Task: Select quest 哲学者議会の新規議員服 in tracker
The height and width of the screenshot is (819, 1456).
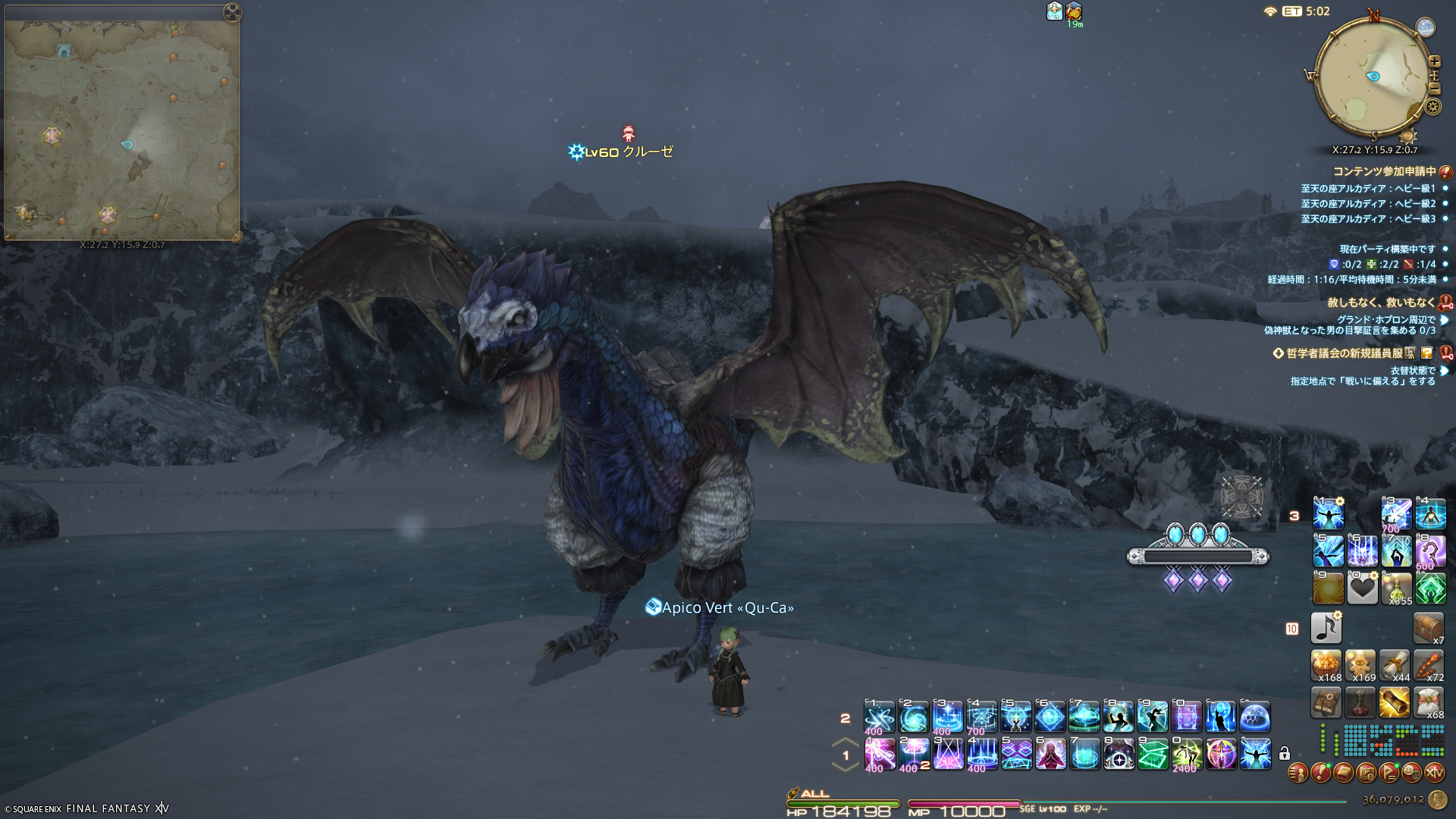Action: tap(1345, 353)
